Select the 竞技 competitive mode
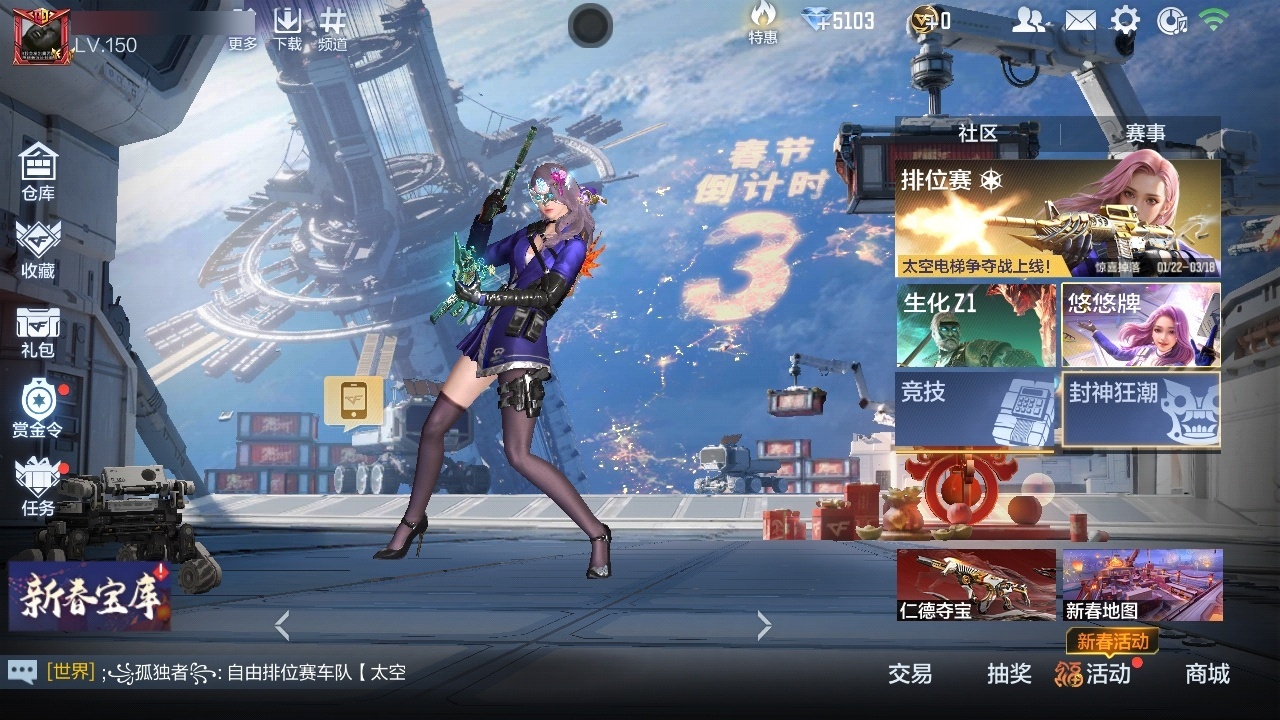The height and width of the screenshot is (720, 1280). click(976, 408)
